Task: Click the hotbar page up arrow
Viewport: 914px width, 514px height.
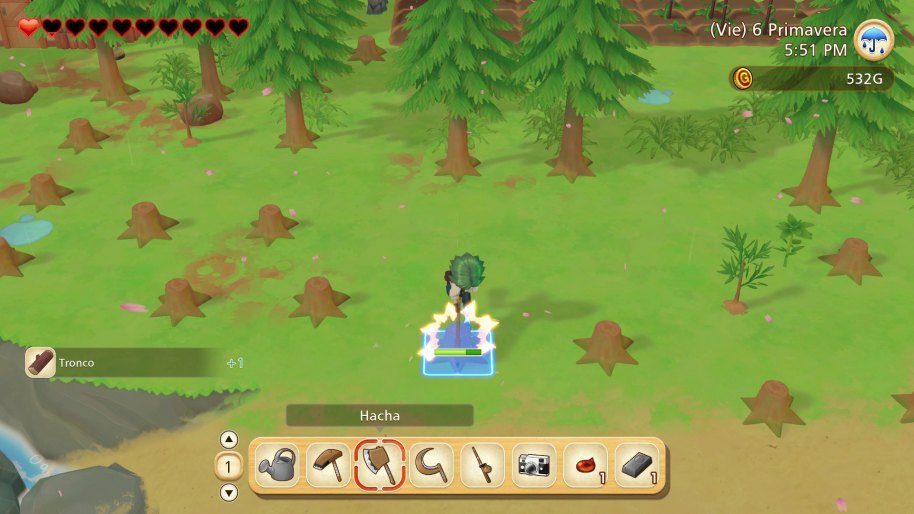Action: pos(229,439)
